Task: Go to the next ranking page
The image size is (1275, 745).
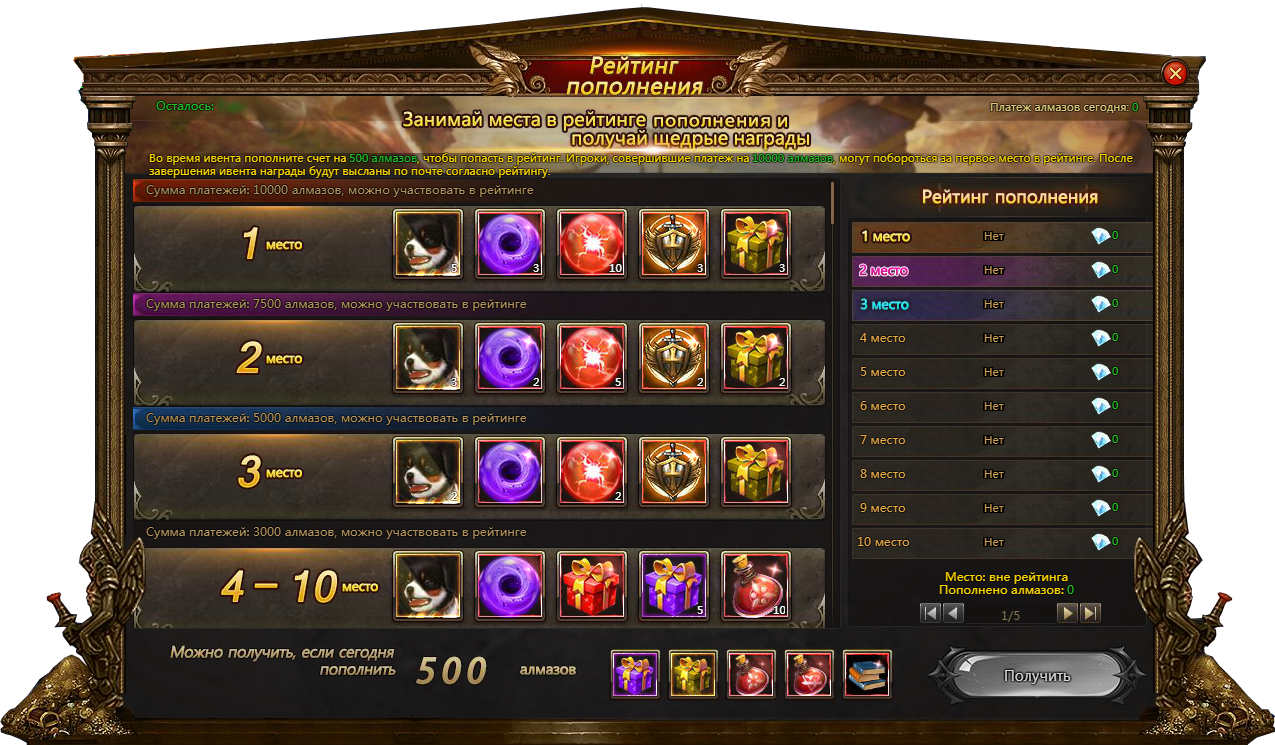Action: pyautogui.click(x=1068, y=613)
